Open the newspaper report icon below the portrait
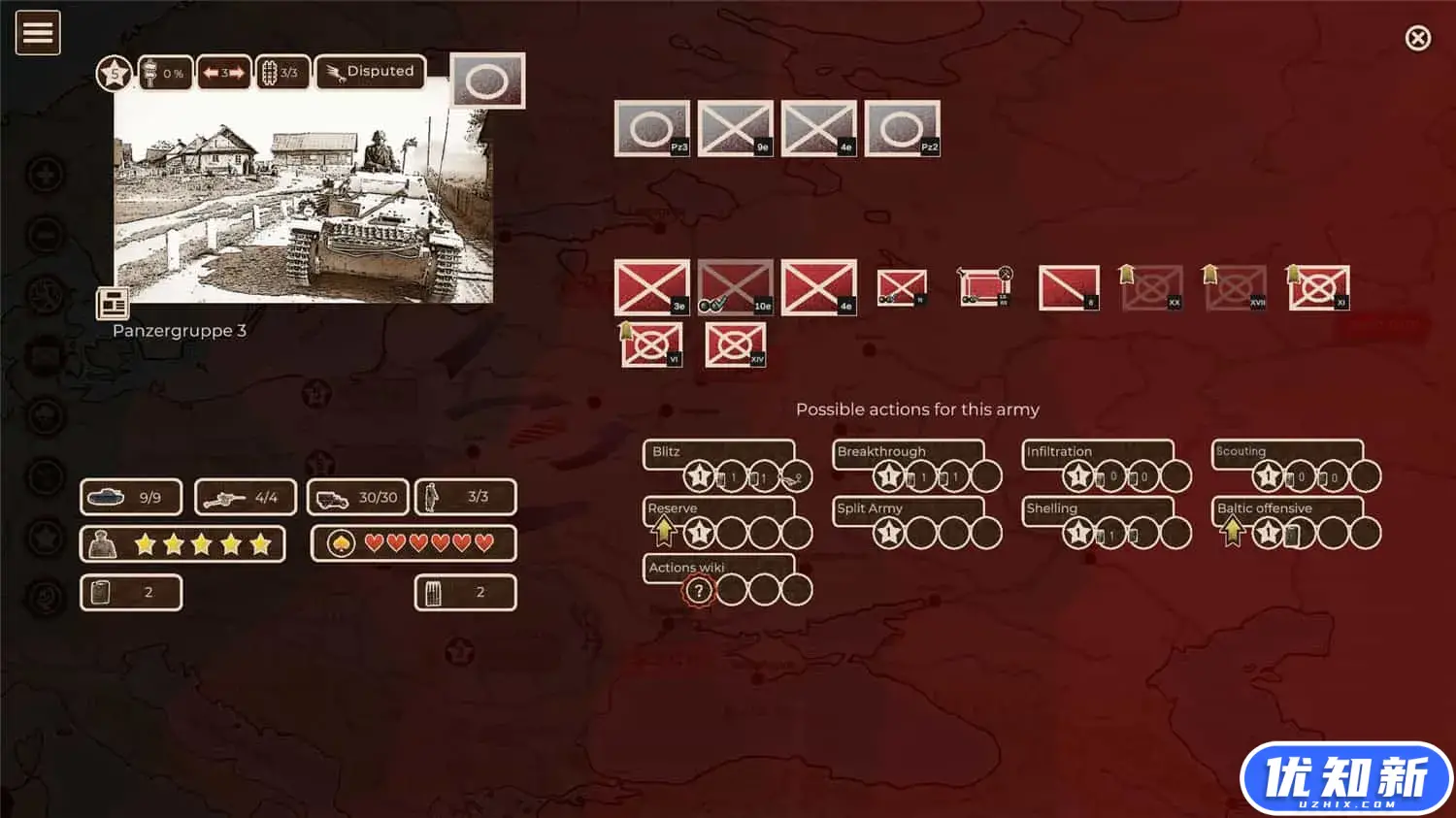 (112, 303)
